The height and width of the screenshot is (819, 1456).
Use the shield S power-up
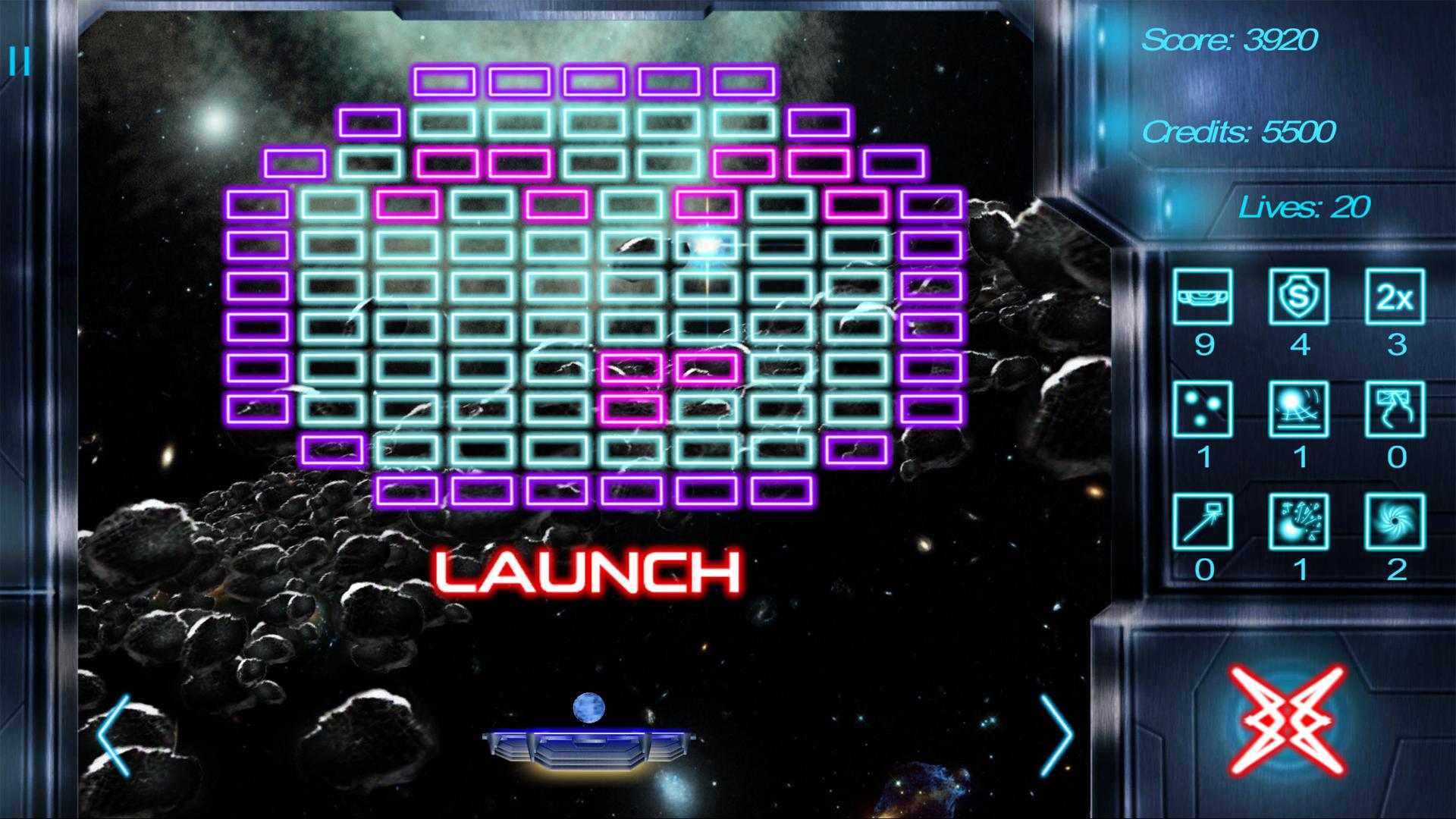click(x=1298, y=297)
